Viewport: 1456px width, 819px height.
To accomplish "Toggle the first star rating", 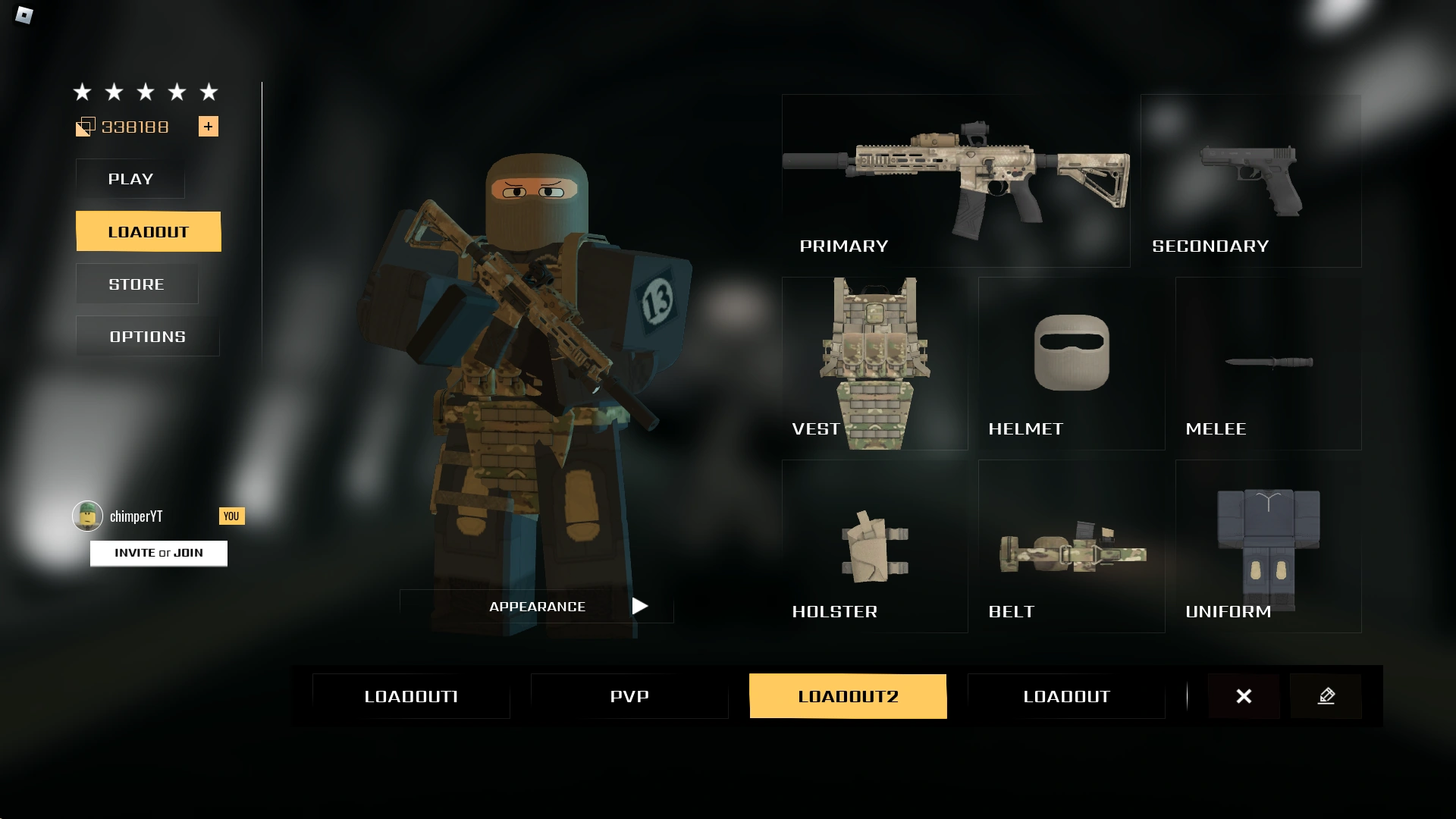I will pos(81,92).
